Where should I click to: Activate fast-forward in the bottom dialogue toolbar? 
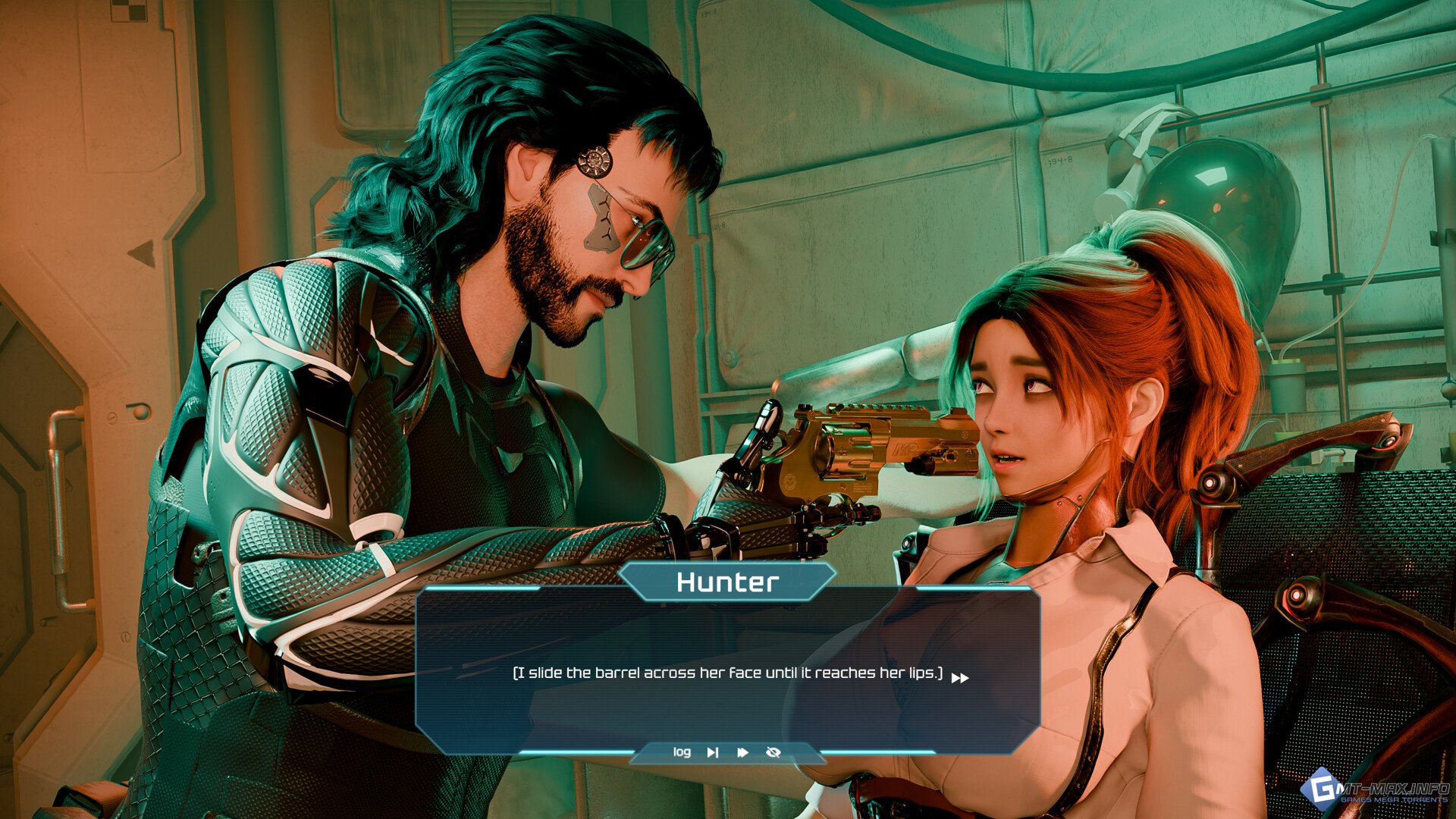pyautogui.click(x=742, y=752)
